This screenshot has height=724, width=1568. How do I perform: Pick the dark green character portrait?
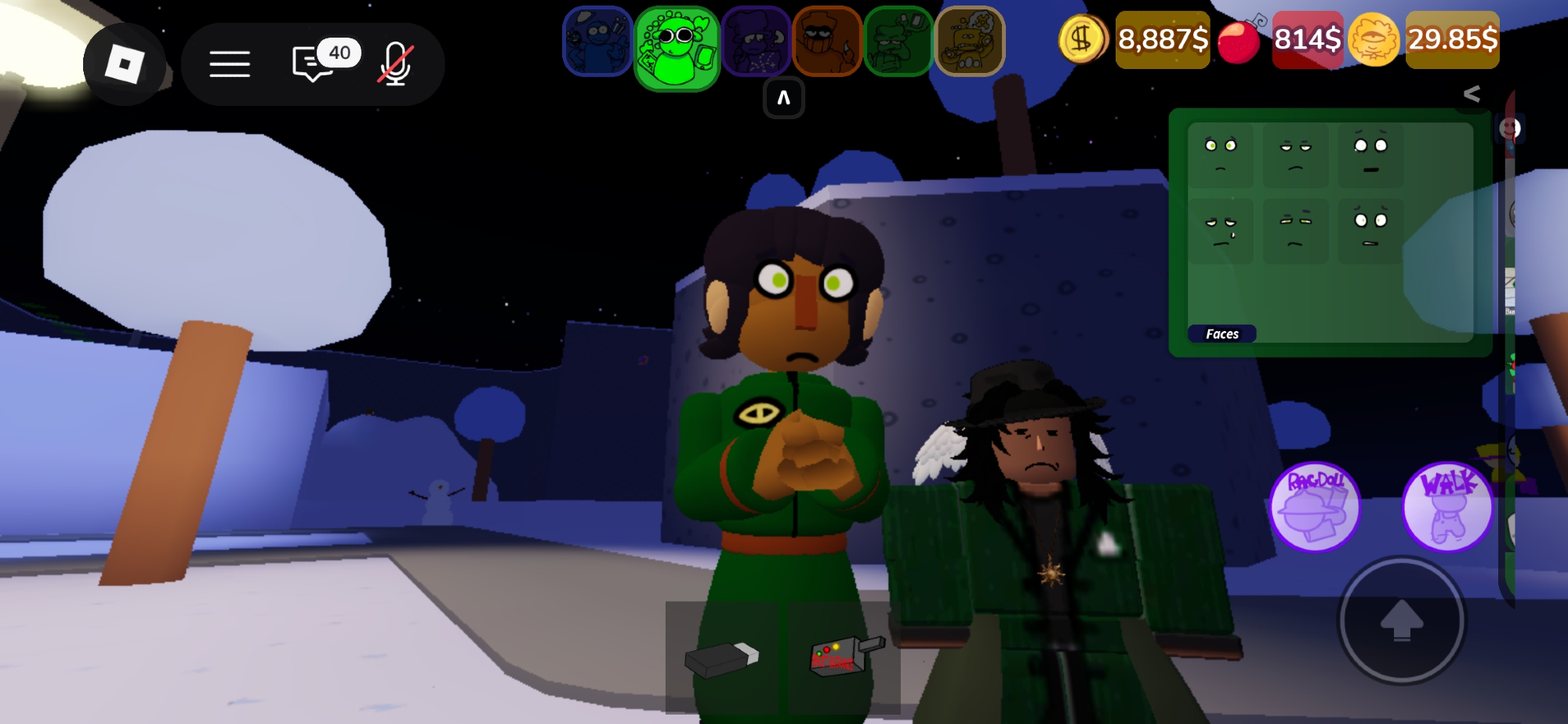898,41
